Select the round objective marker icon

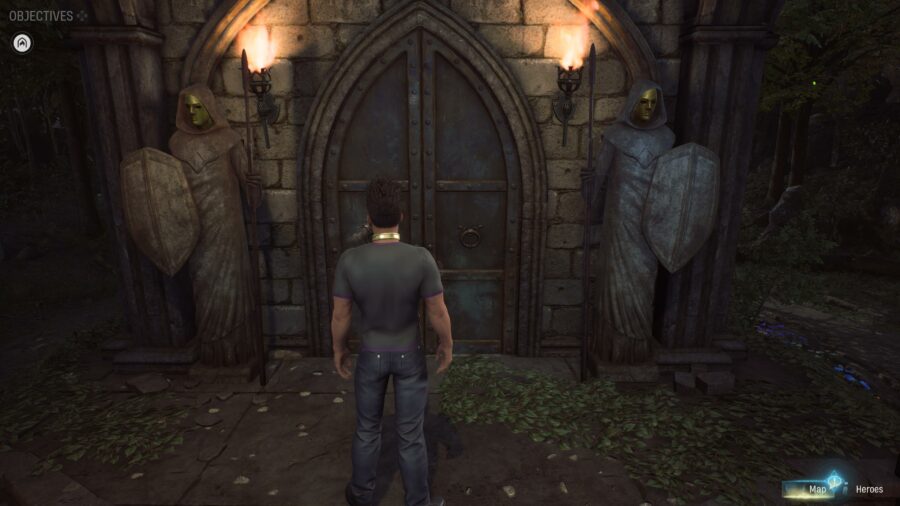22,43
